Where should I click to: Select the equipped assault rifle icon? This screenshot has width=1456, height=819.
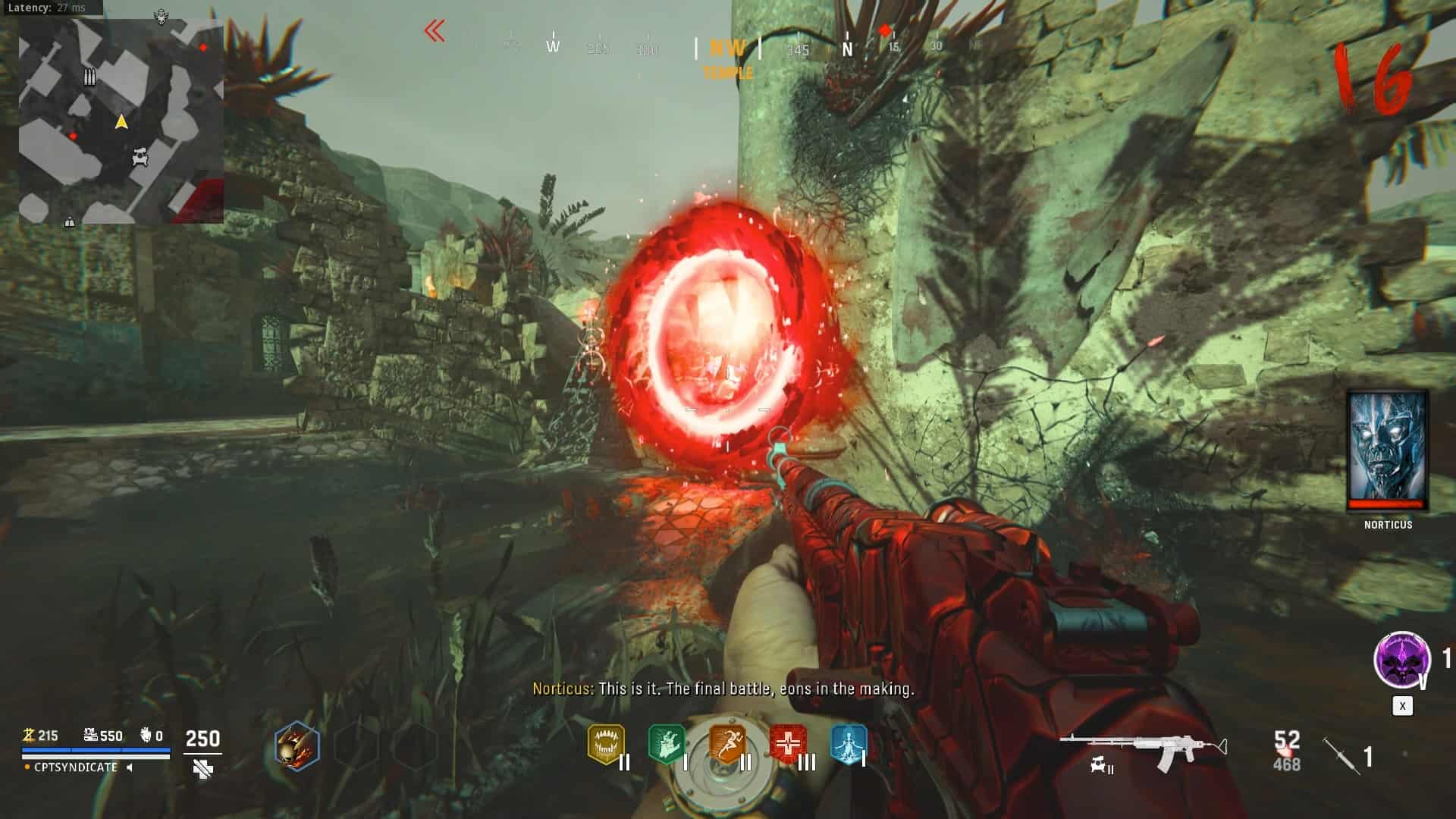click(1143, 748)
